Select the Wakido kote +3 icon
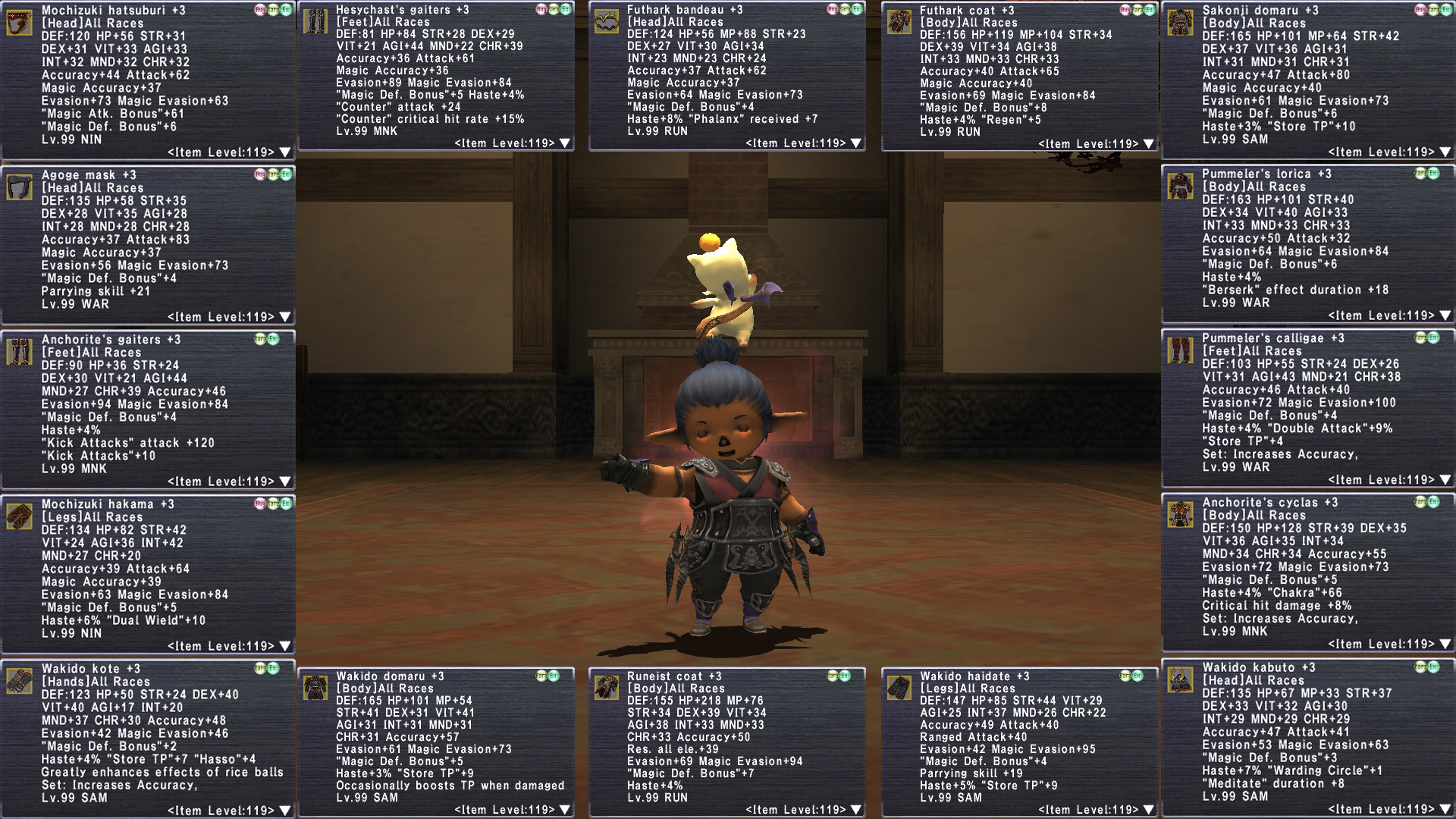Image resolution: width=1456 pixels, height=819 pixels. coord(19,681)
